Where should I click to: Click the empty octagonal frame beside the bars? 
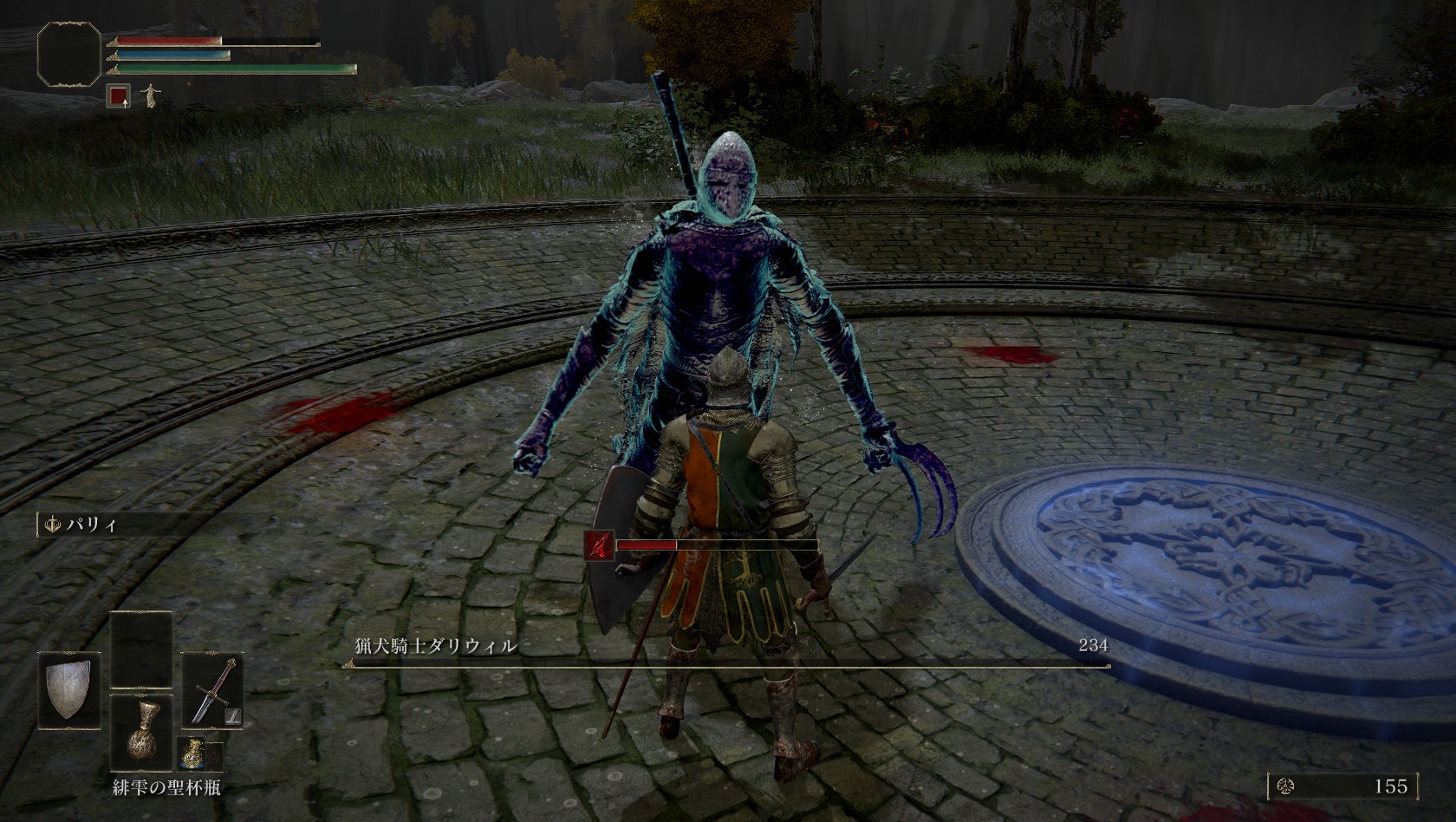coord(69,55)
